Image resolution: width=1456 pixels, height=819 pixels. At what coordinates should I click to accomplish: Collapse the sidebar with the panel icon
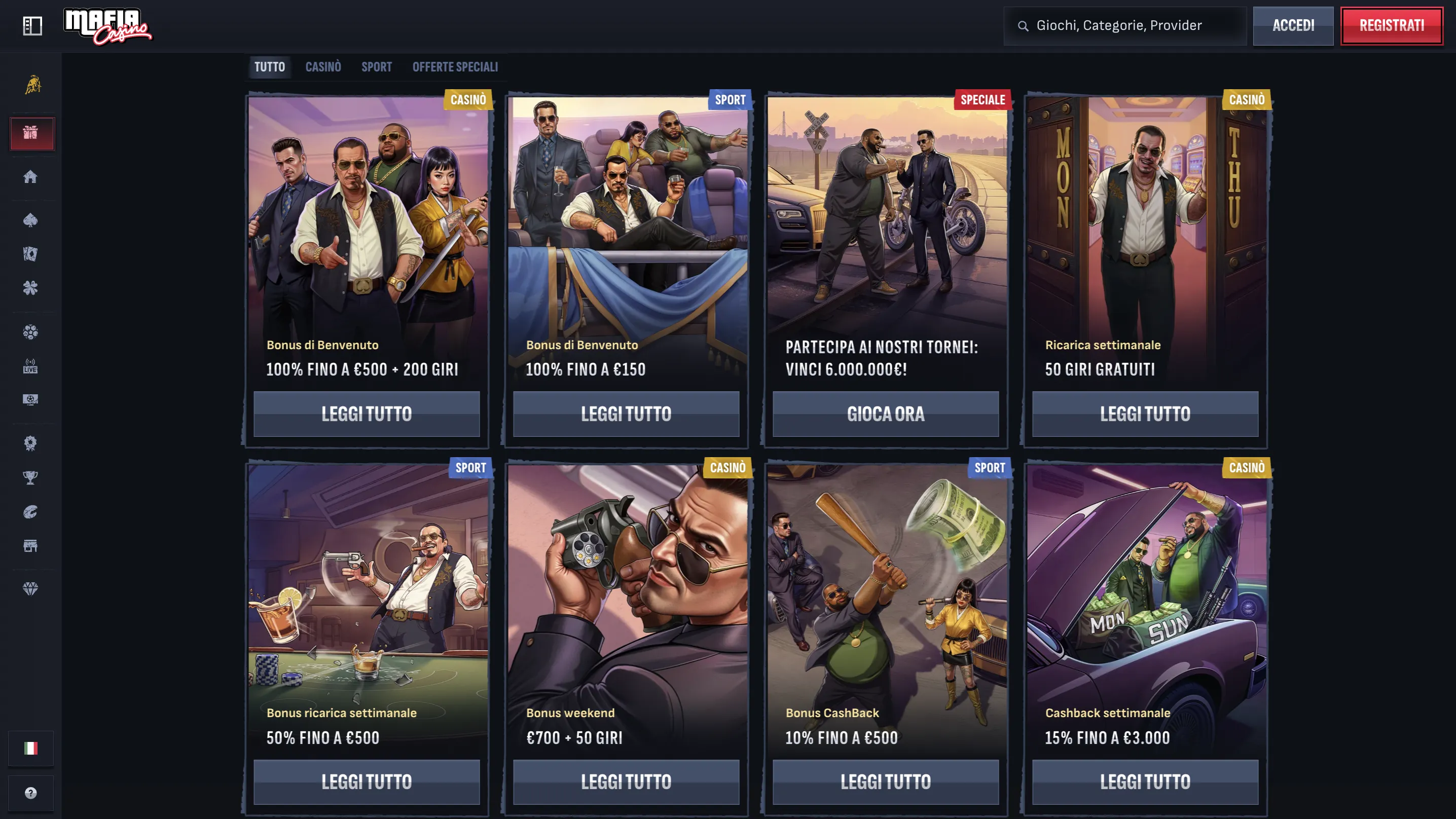32,25
